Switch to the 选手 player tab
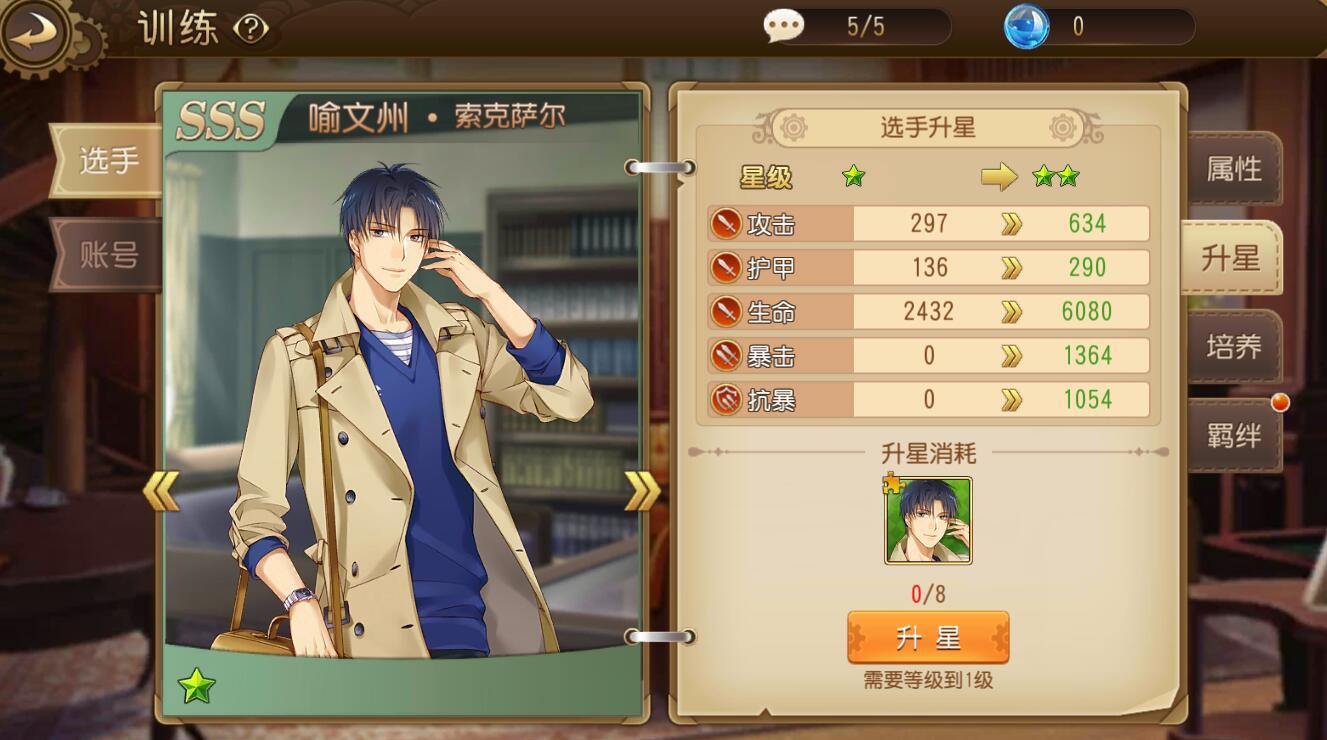 coord(108,160)
